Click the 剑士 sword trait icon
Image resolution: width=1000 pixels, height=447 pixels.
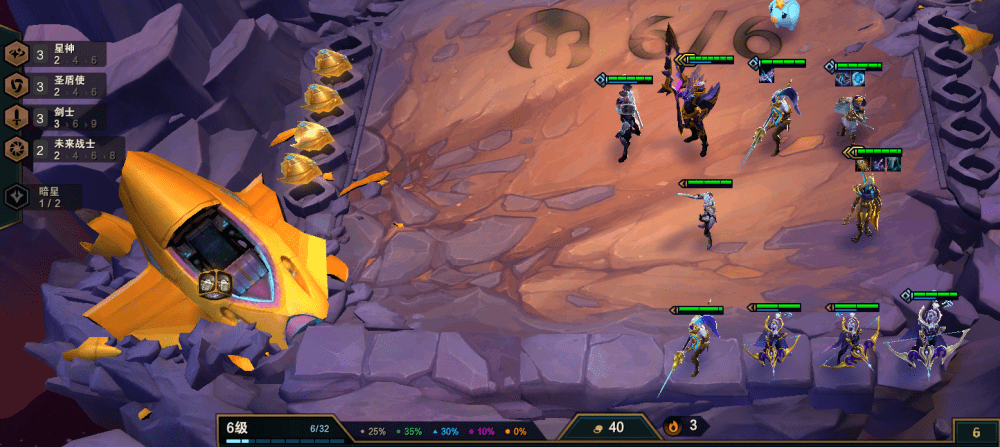pos(17,118)
